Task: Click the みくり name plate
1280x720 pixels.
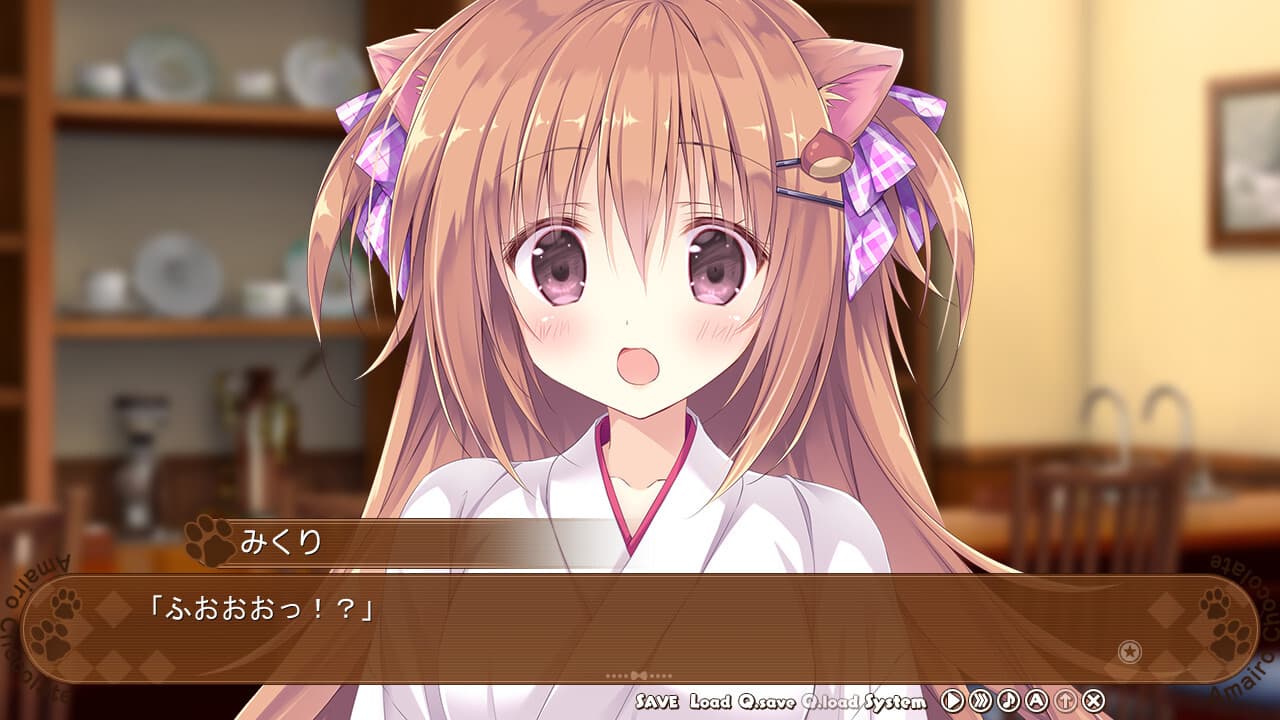Action: click(280, 541)
